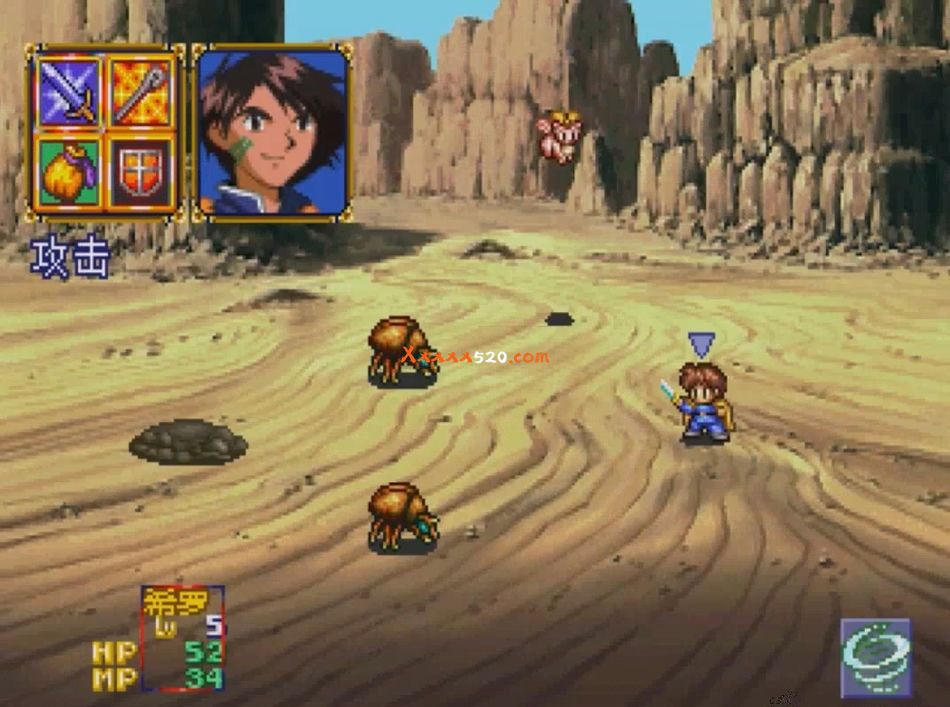Activate the green swirl icon

click(x=876, y=657)
